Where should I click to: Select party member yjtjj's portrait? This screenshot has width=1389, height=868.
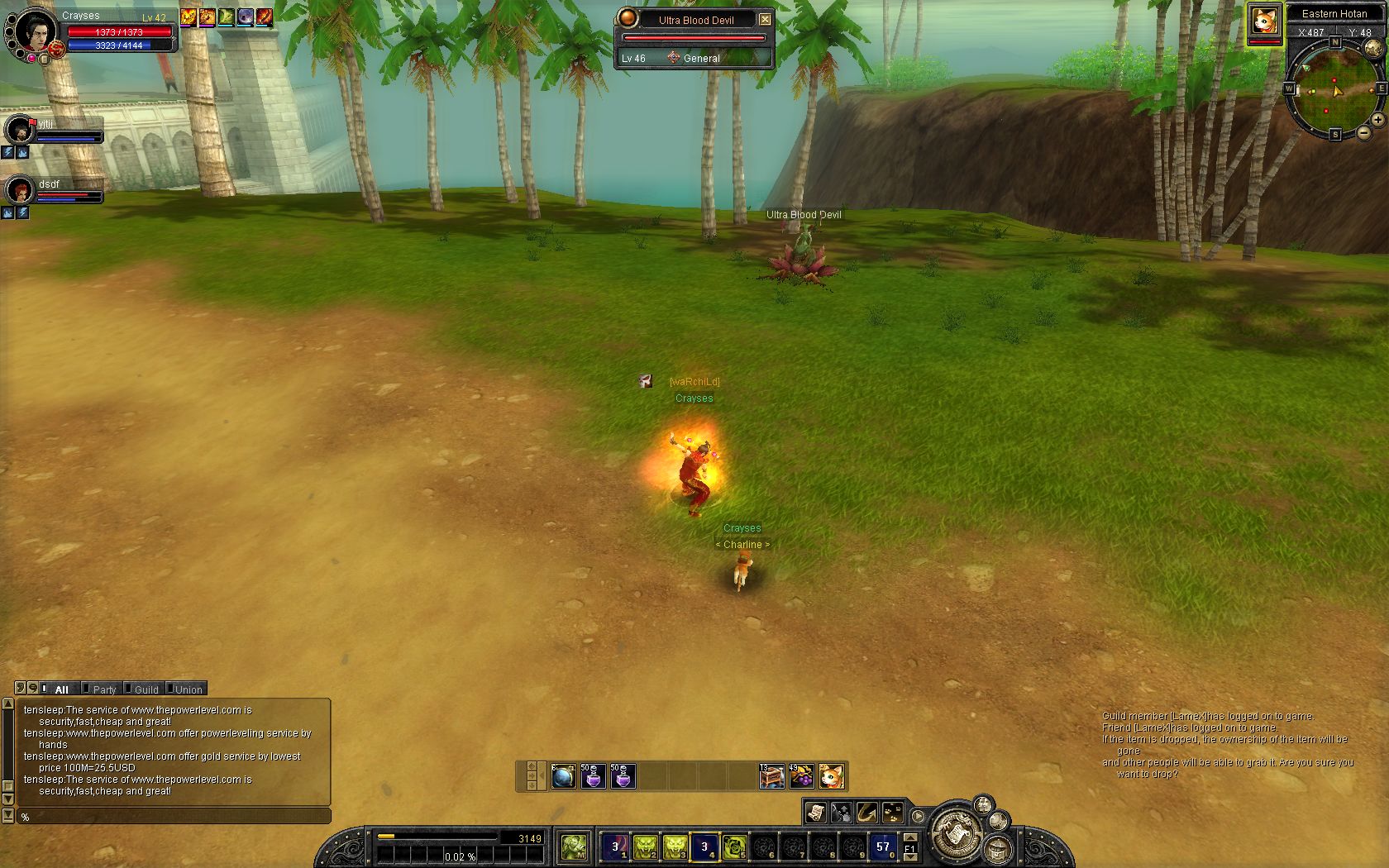[x=18, y=130]
